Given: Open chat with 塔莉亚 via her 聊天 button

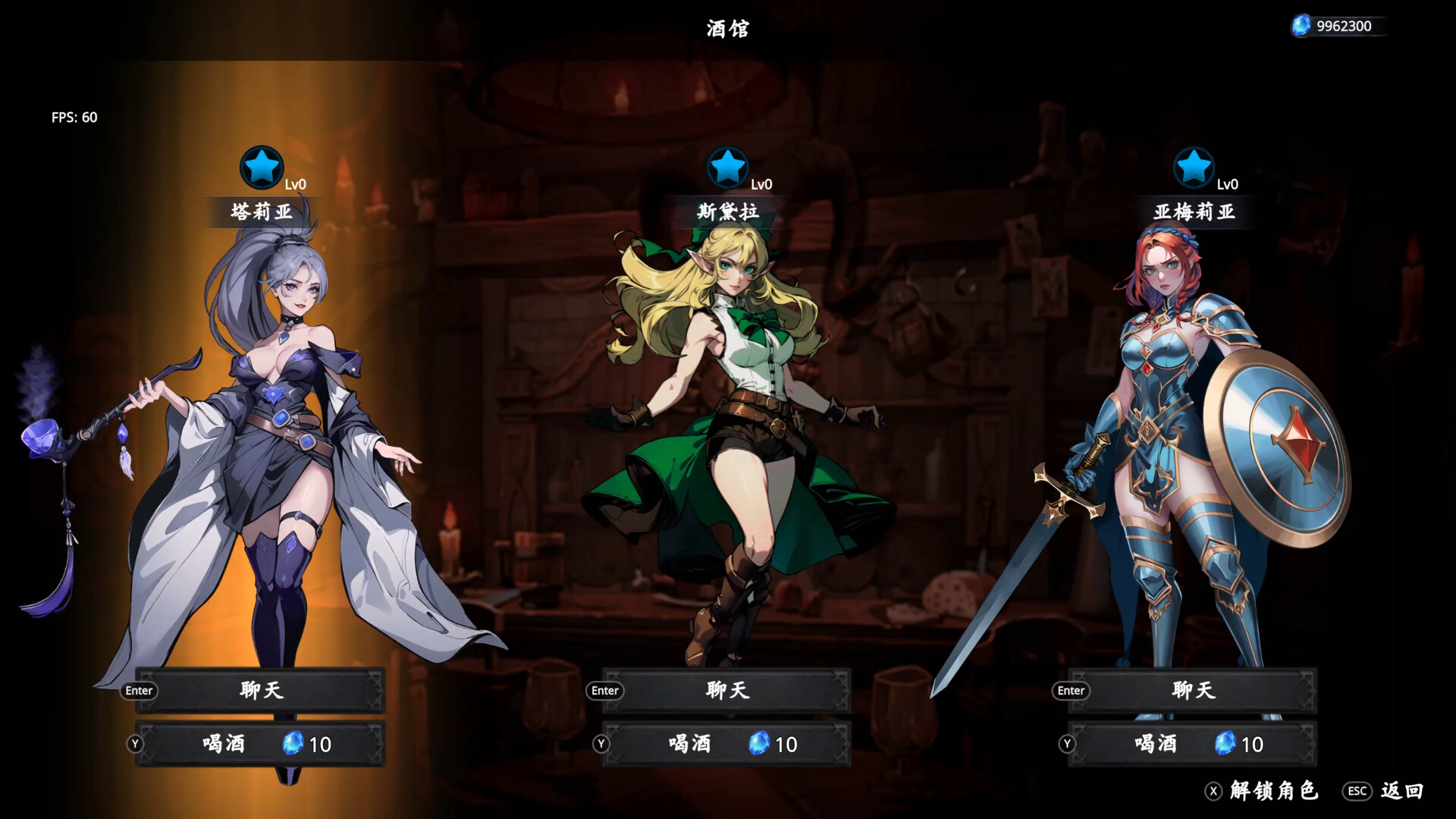Looking at the screenshot, I should tap(260, 690).
